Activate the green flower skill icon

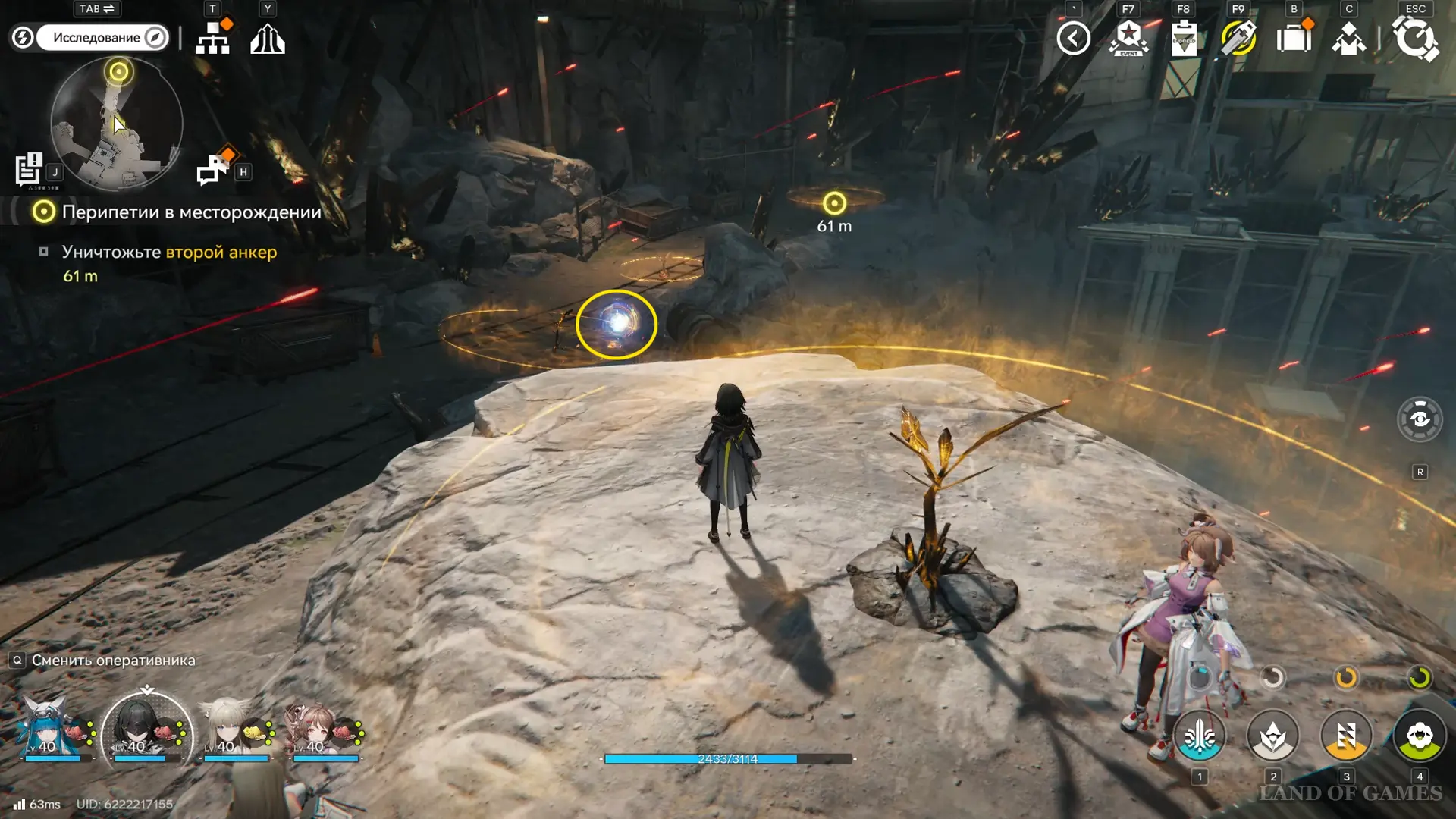click(1420, 736)
